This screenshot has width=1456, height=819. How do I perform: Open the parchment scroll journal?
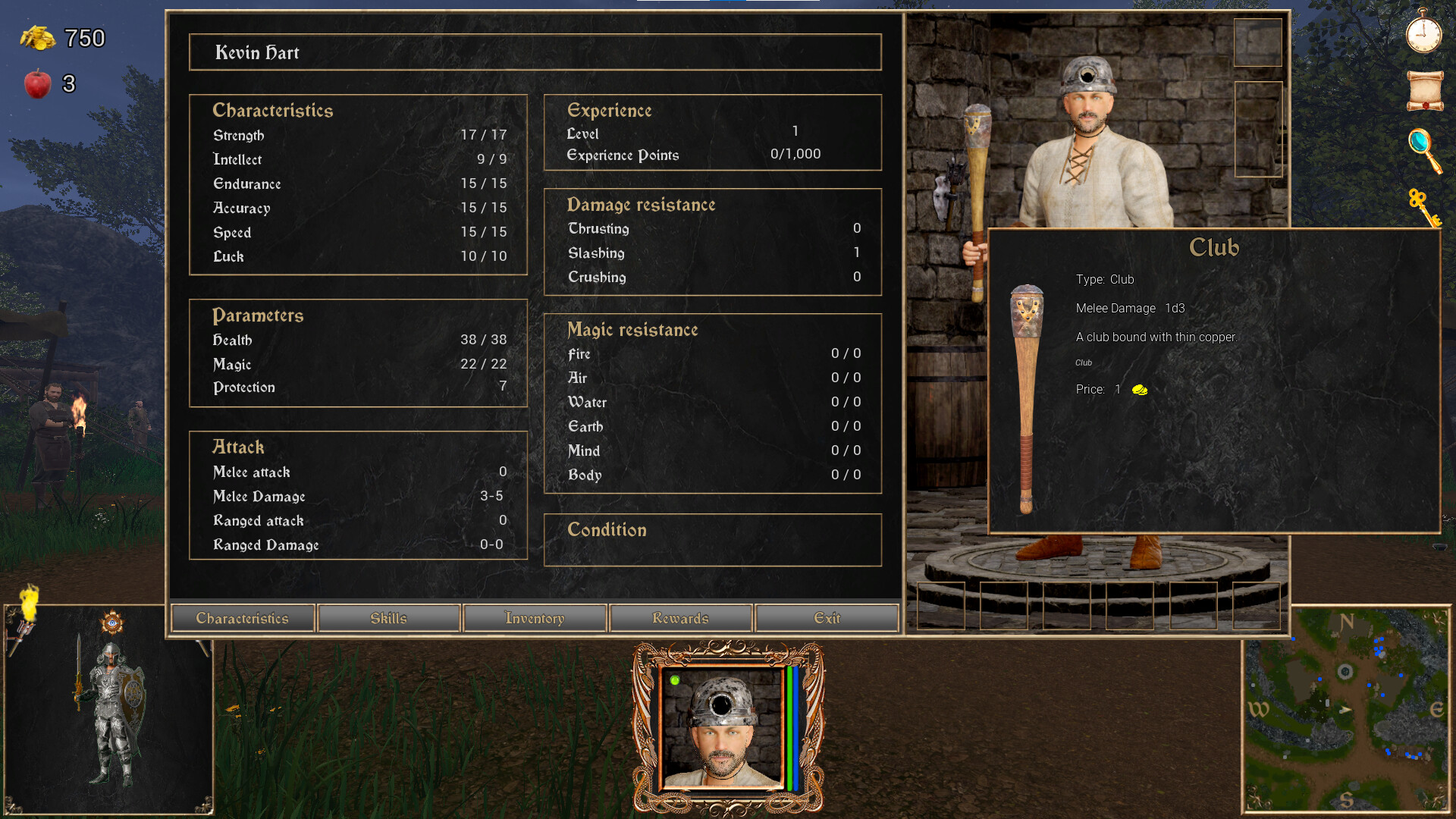pos(1425,90)
